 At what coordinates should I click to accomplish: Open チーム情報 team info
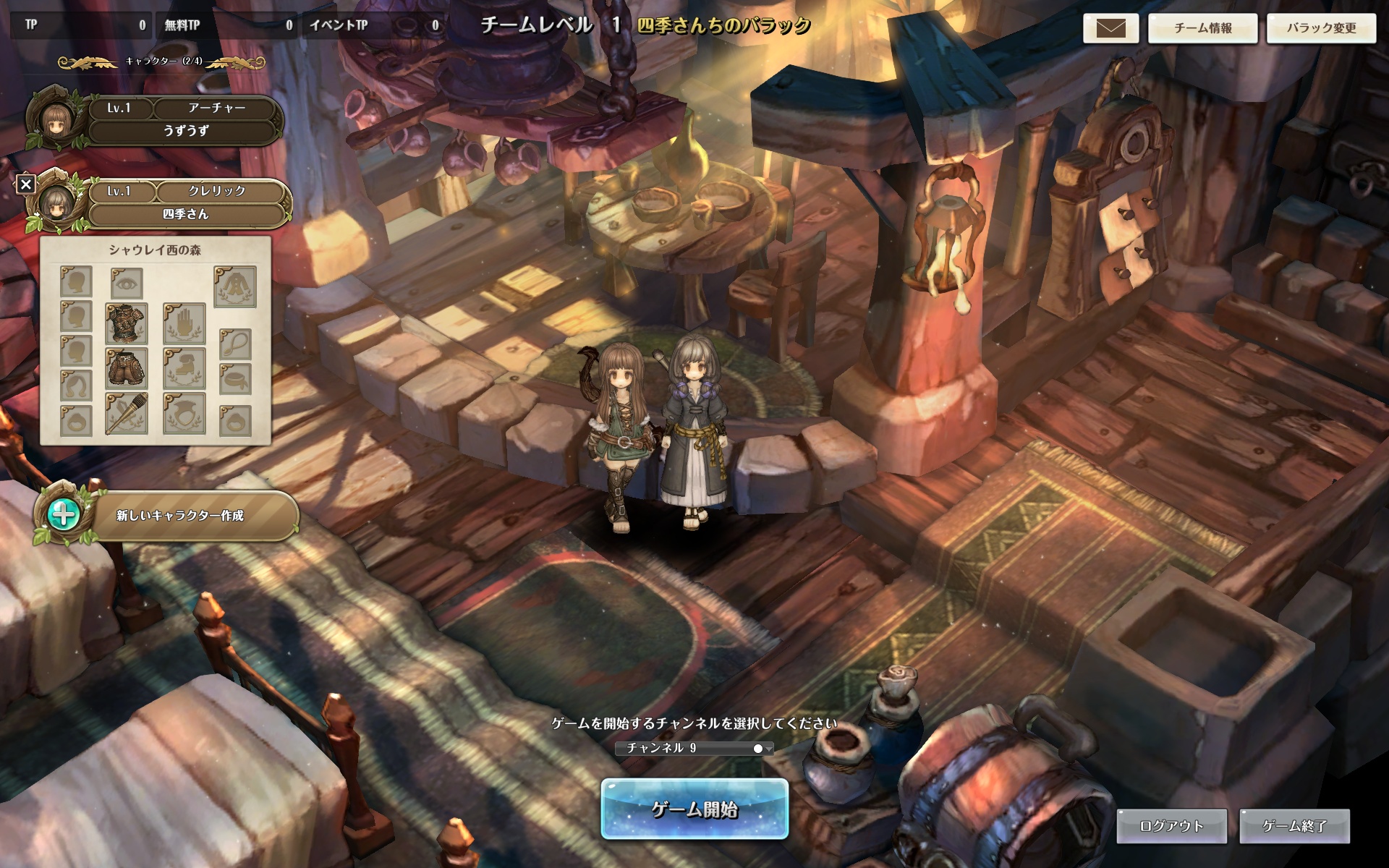click(1202, 28)
